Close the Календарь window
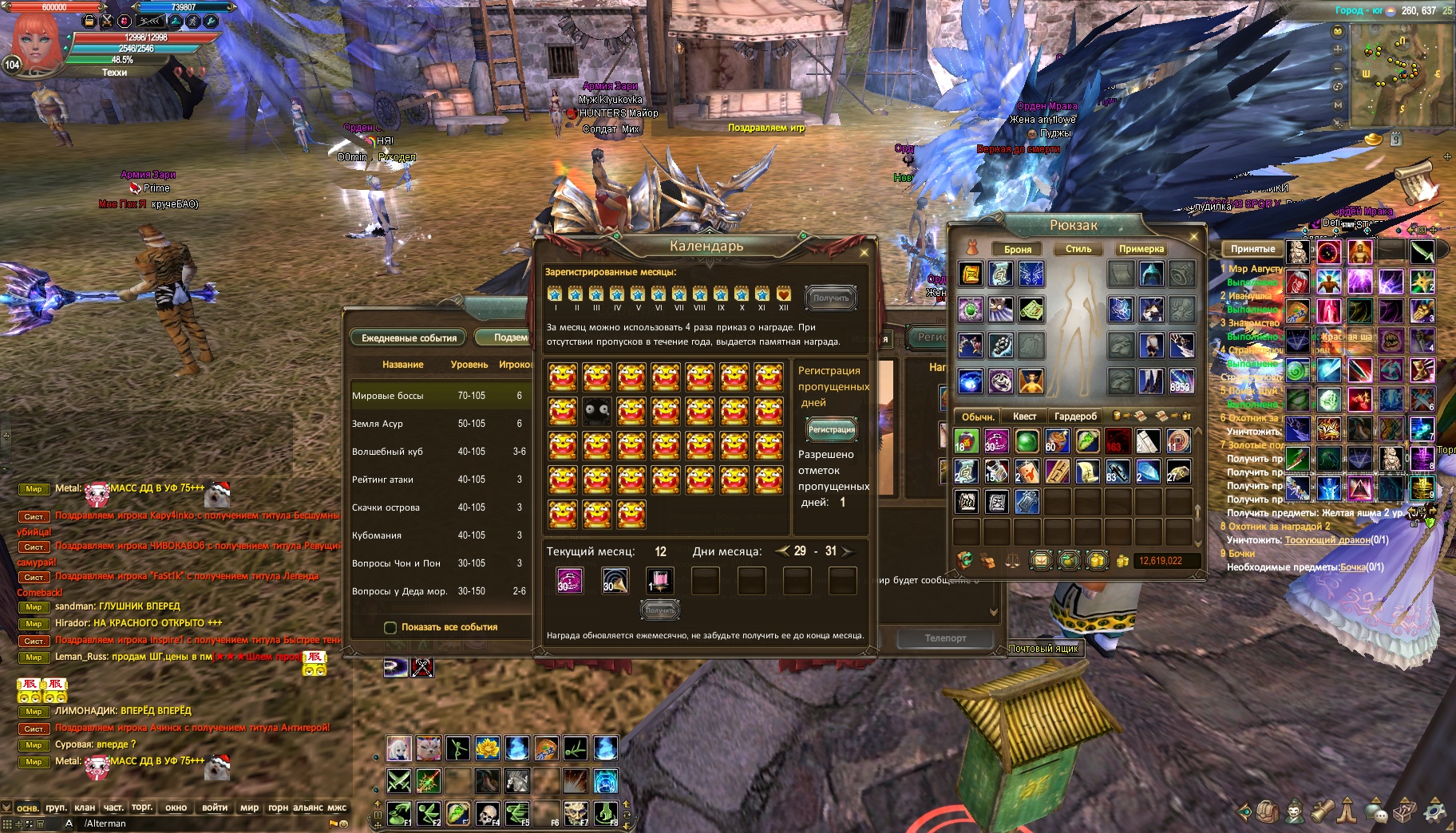 tap(864, 252)
